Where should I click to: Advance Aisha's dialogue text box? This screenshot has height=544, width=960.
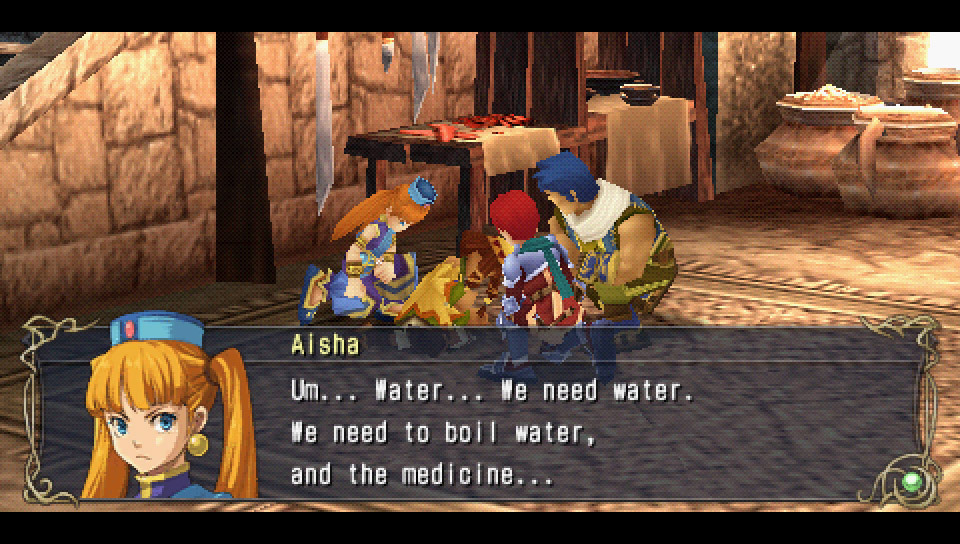tap(560, 430)
